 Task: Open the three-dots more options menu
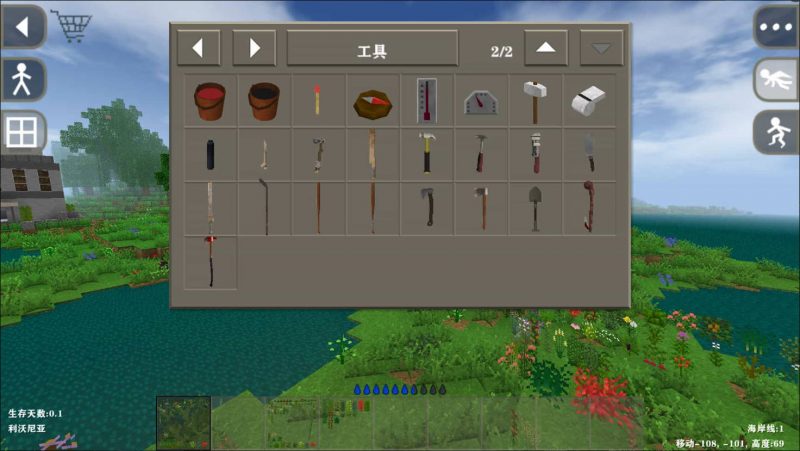(776, 27)
